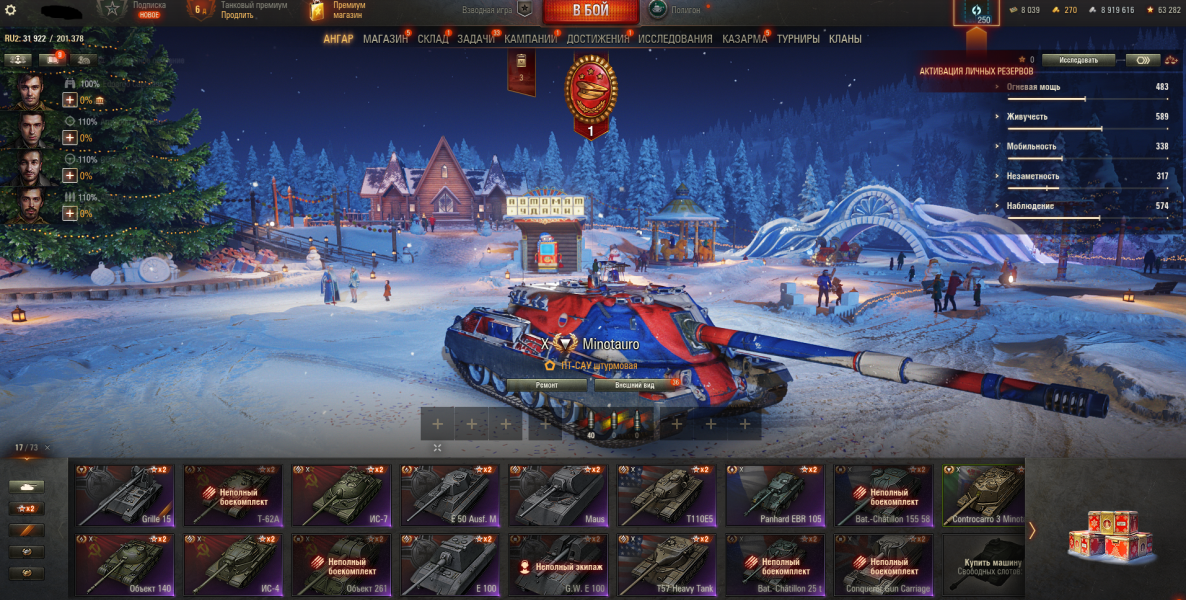
Task: Show the КЛАНЫ tab
Action: (845, 39)
